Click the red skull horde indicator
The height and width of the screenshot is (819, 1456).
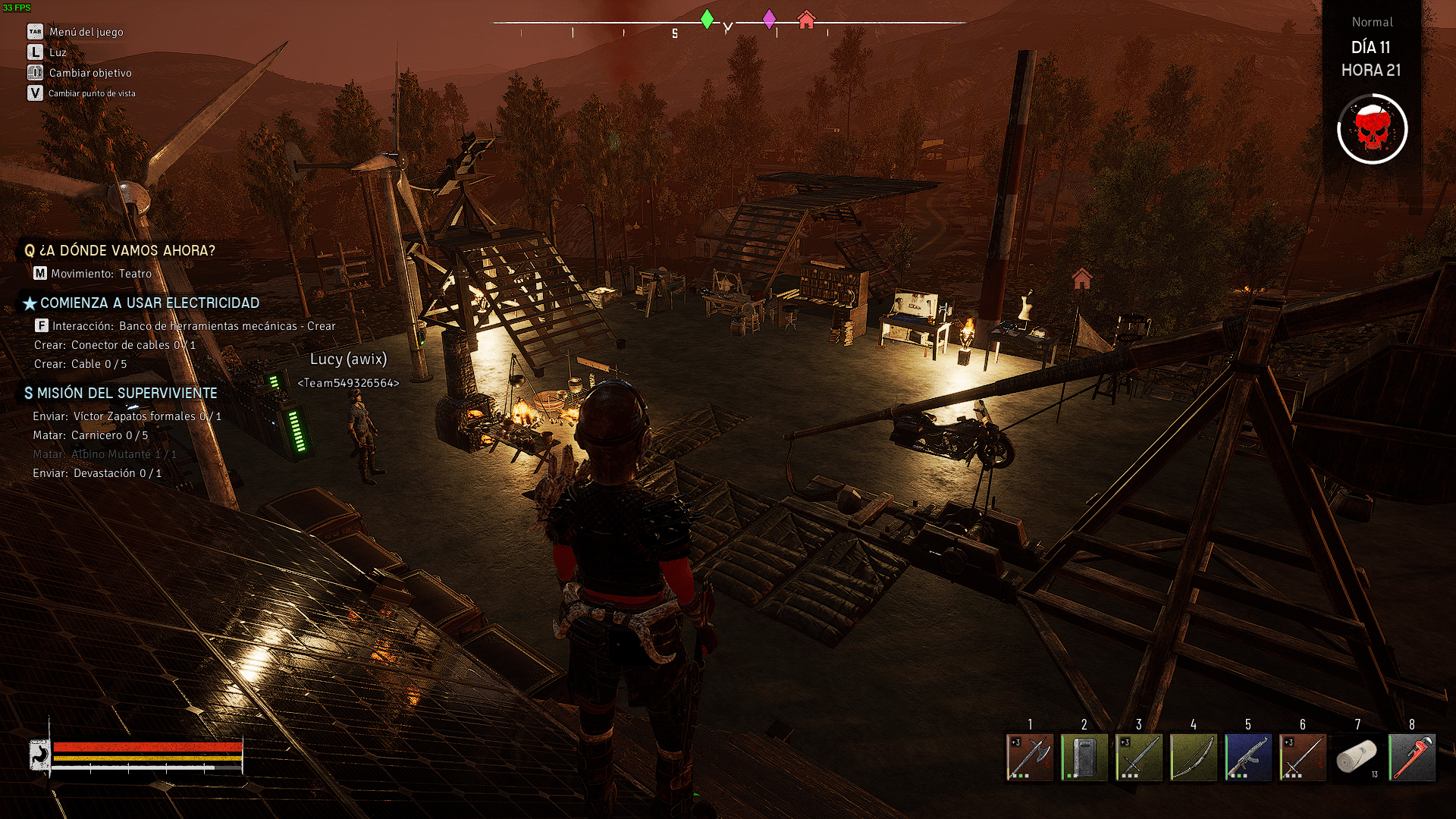1372,130
